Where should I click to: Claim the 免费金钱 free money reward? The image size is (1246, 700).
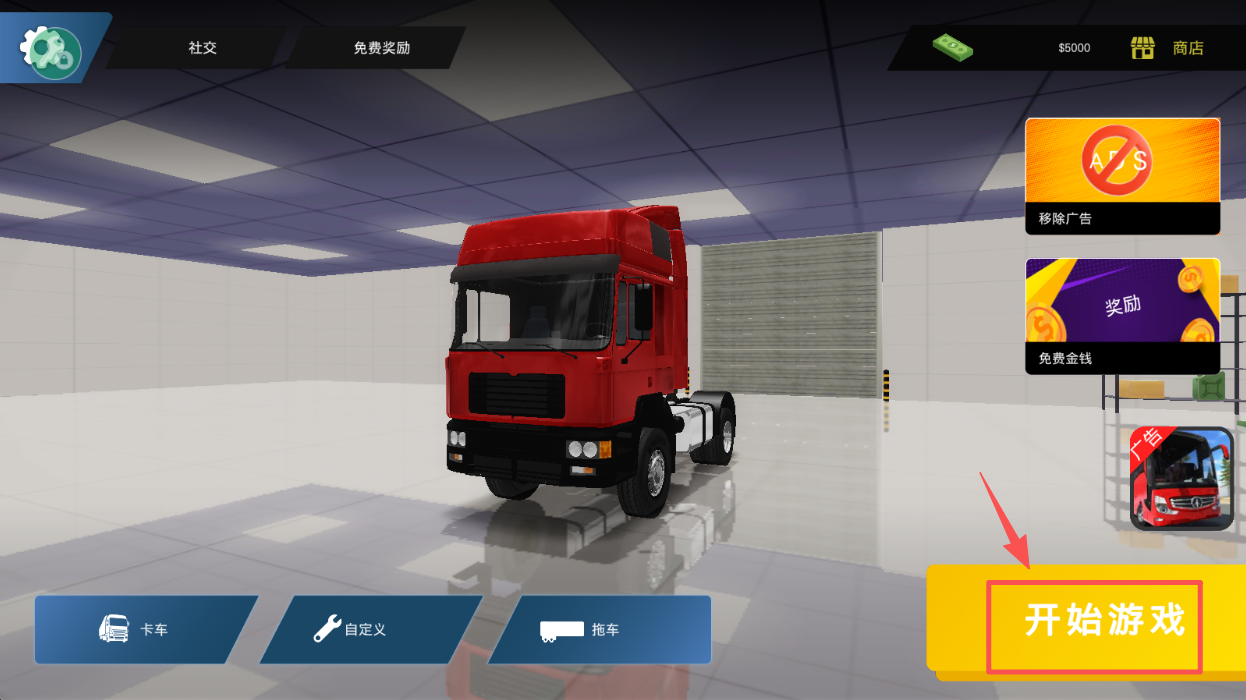click(1122, 315)
